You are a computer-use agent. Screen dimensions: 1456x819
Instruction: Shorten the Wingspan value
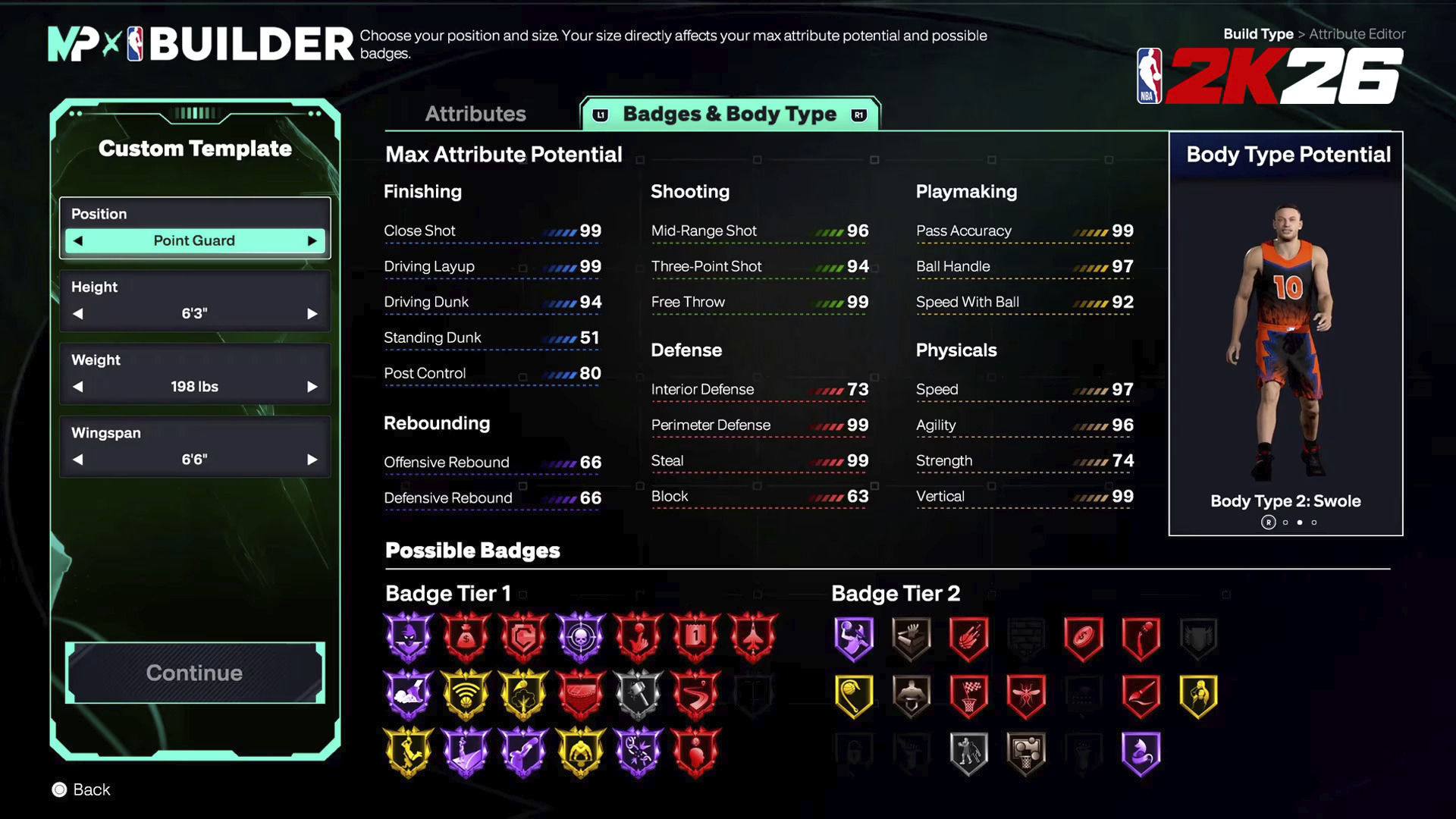(78, 460)
